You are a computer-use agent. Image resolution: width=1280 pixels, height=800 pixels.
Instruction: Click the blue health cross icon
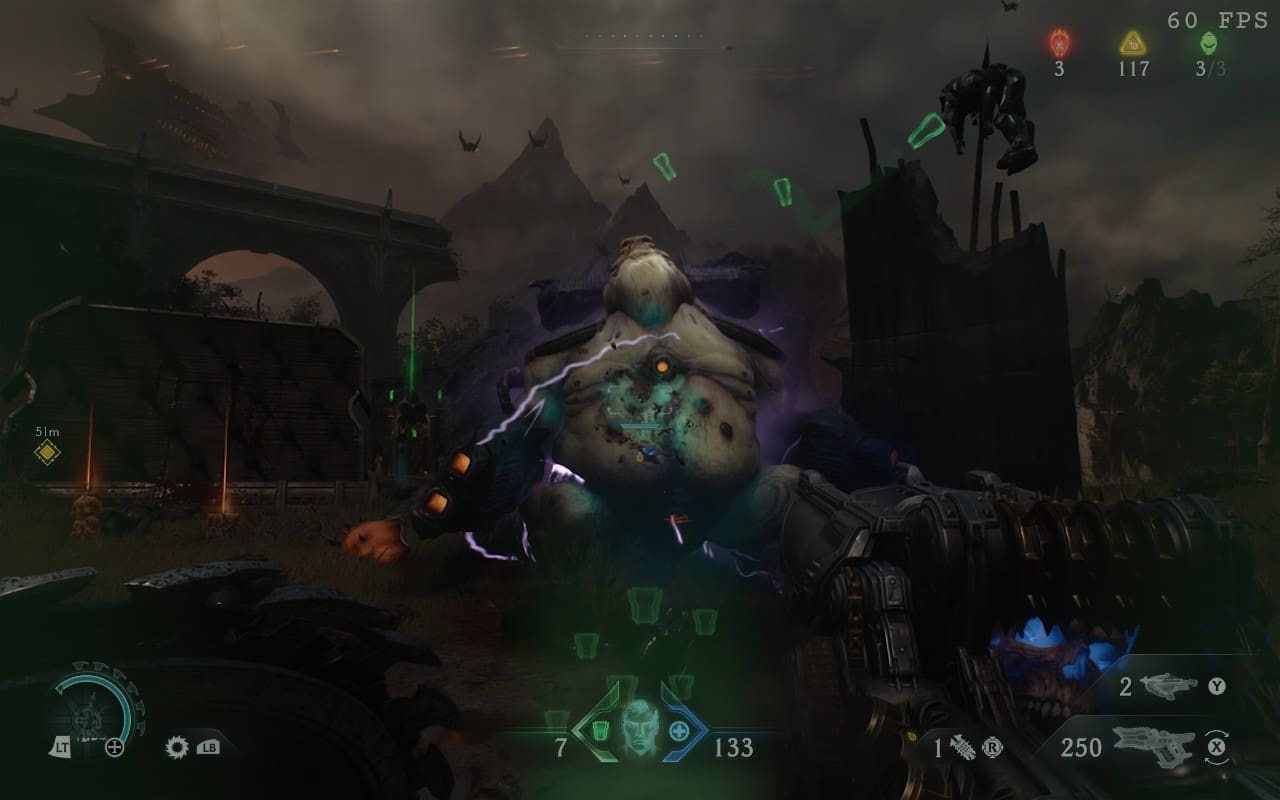pos(679,729)
